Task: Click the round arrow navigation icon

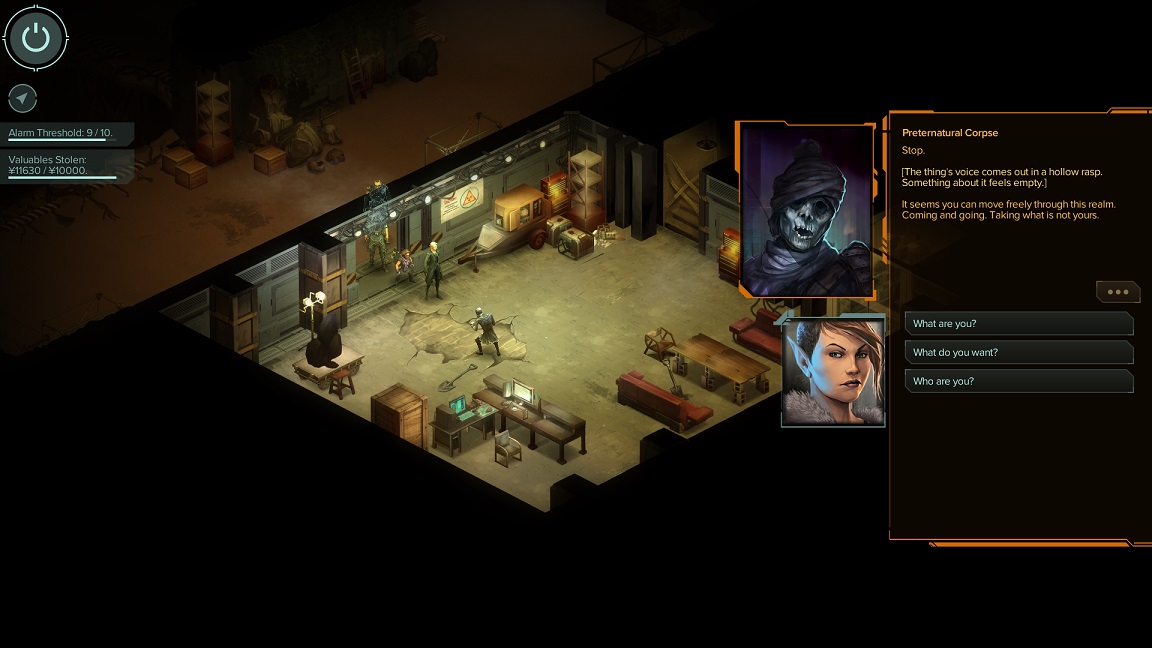Action: tap(22, 98)
